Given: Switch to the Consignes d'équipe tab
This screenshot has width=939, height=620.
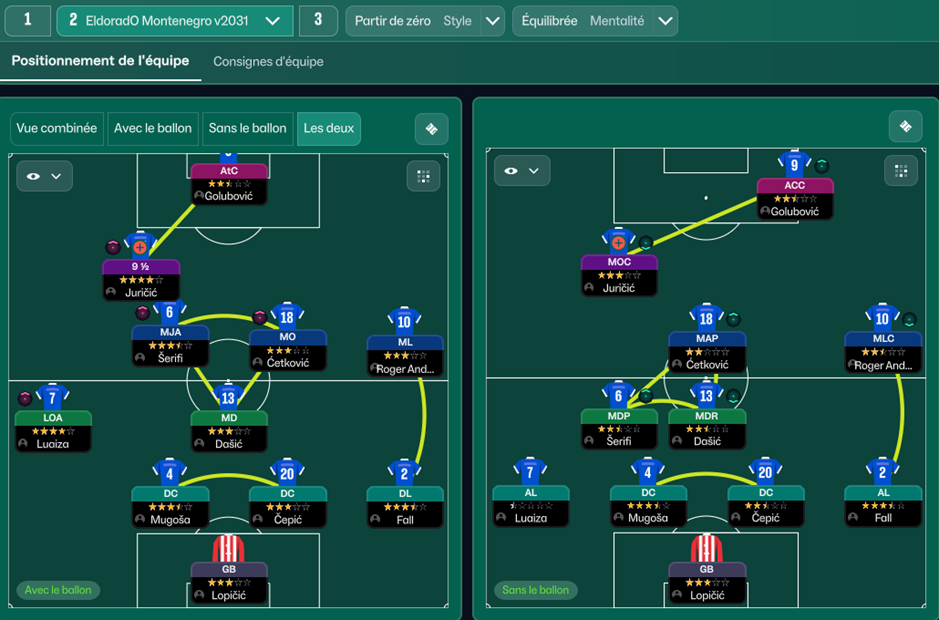Looking at the screenshot, I should (268, 62).
